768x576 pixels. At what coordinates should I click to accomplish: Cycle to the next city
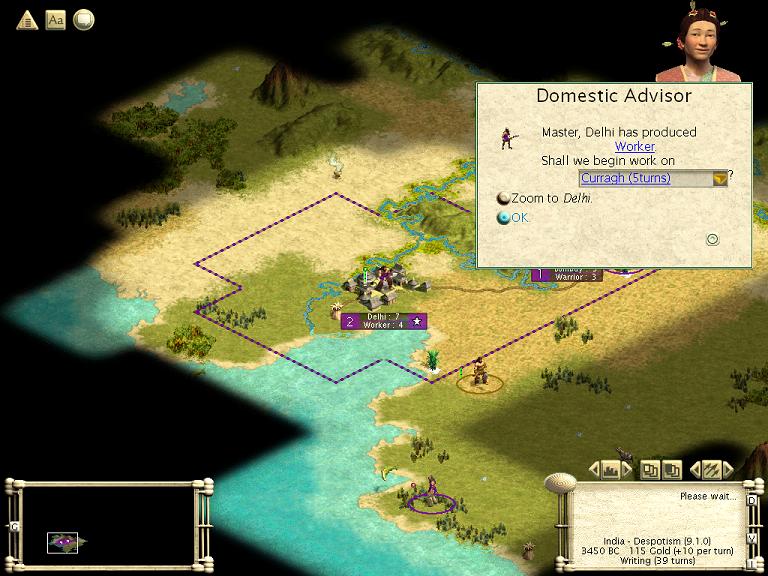pos(627,469)
